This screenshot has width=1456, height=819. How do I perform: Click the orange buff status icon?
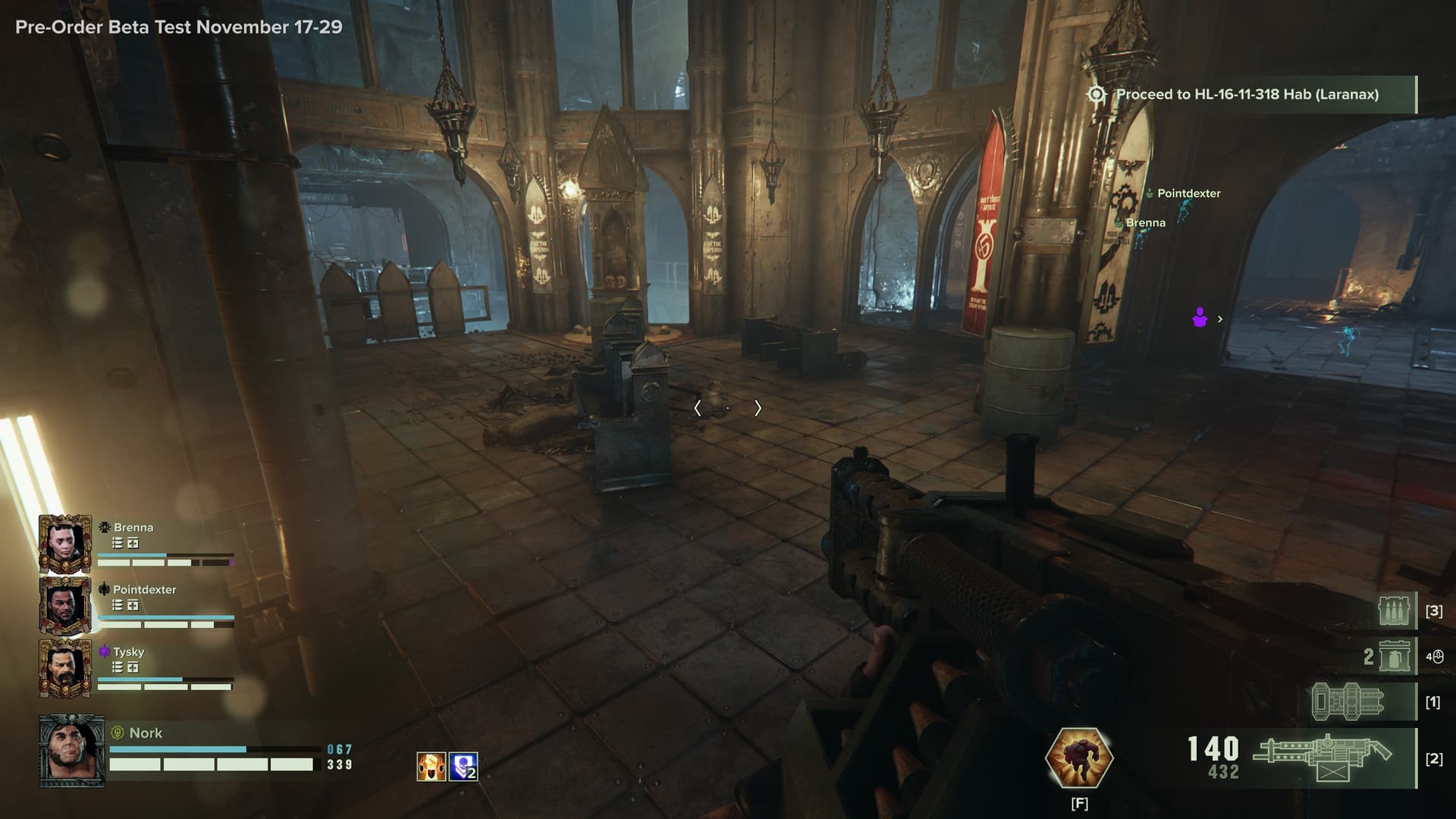pos(431,767)
